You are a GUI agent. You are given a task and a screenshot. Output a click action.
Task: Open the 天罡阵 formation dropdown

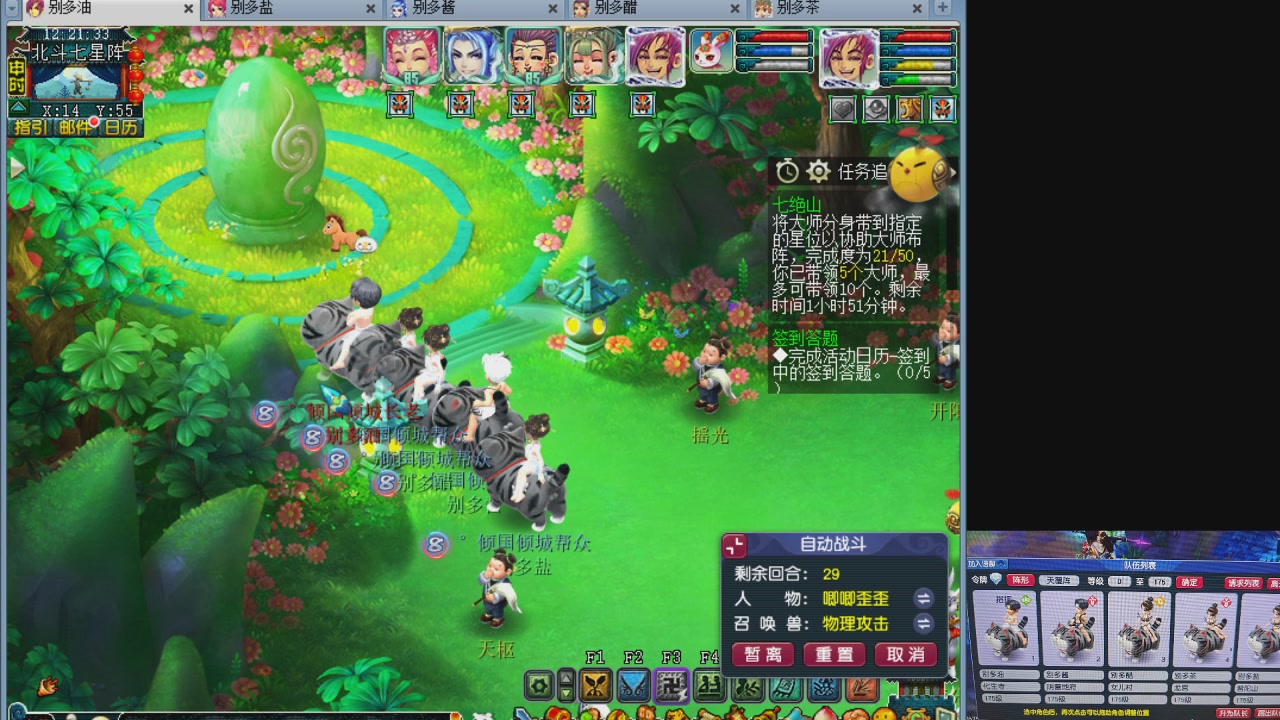(x=1059, y=581)
